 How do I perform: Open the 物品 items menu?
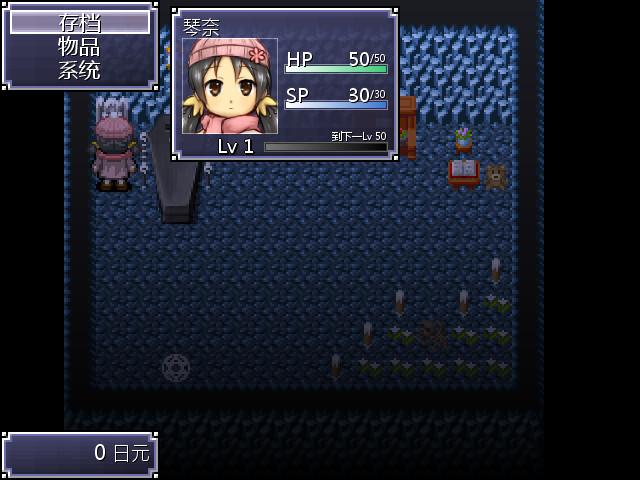79,46
